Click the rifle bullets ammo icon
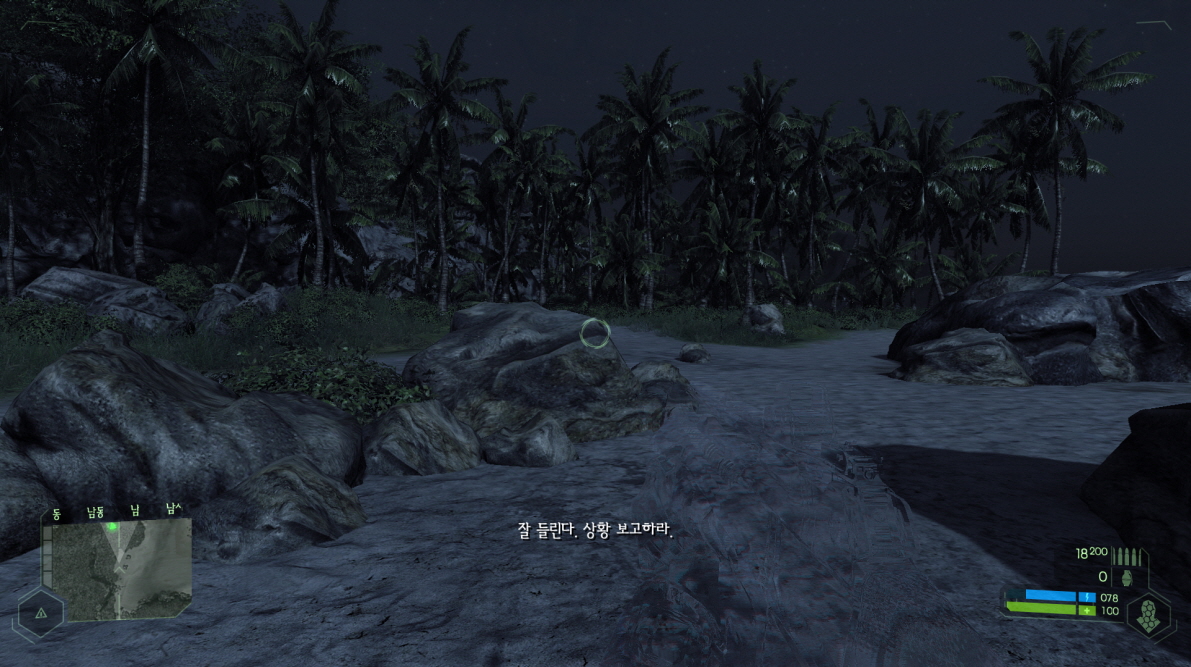The height and width of the screenshot is (667, 1191). pos(1127,556)
